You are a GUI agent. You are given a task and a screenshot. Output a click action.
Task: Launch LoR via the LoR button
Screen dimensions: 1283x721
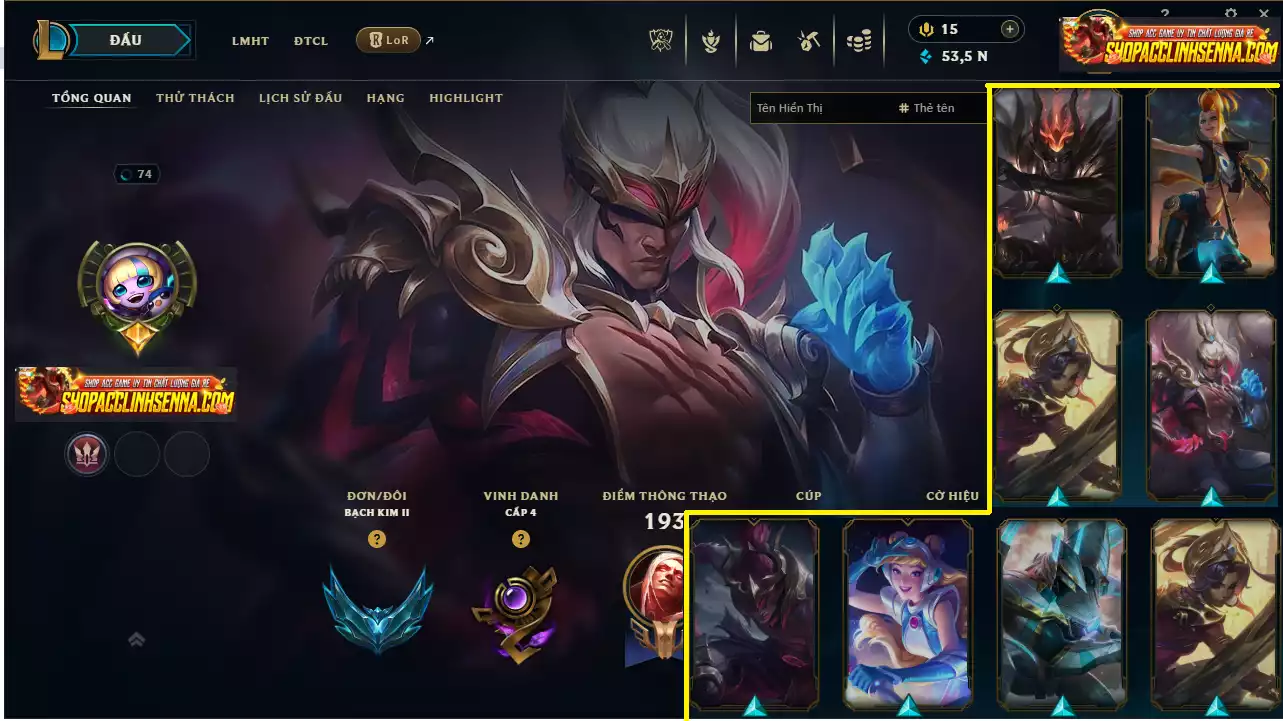click(x=388, y=41)
